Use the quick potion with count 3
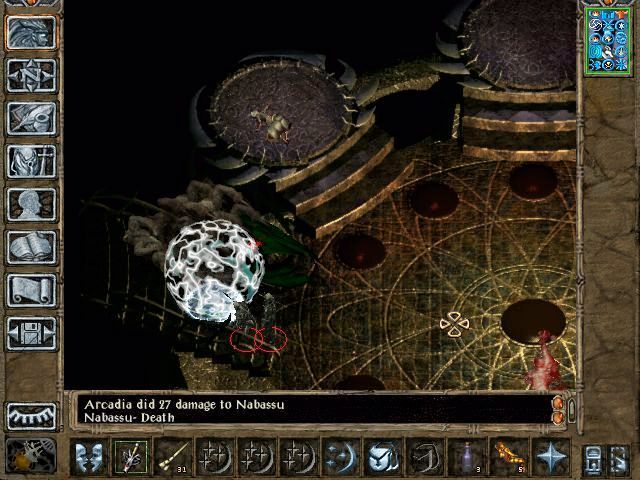The height and width of the screenshot is (480, 640). [x=466, y=457]
